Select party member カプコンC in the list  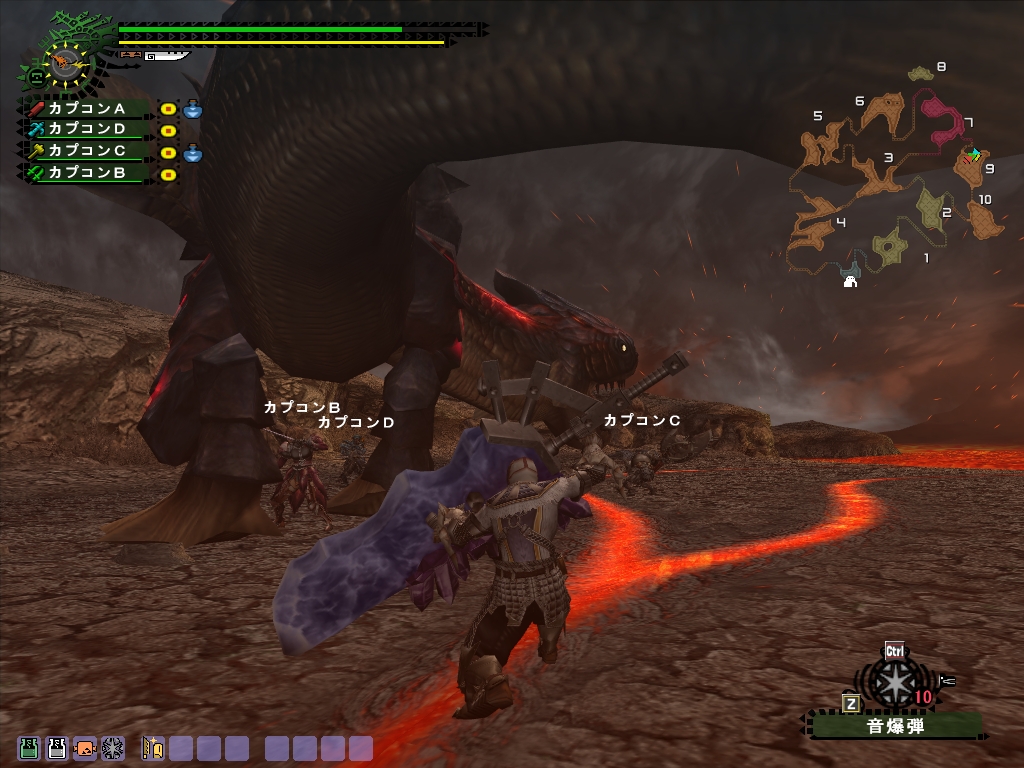(87, 151)
